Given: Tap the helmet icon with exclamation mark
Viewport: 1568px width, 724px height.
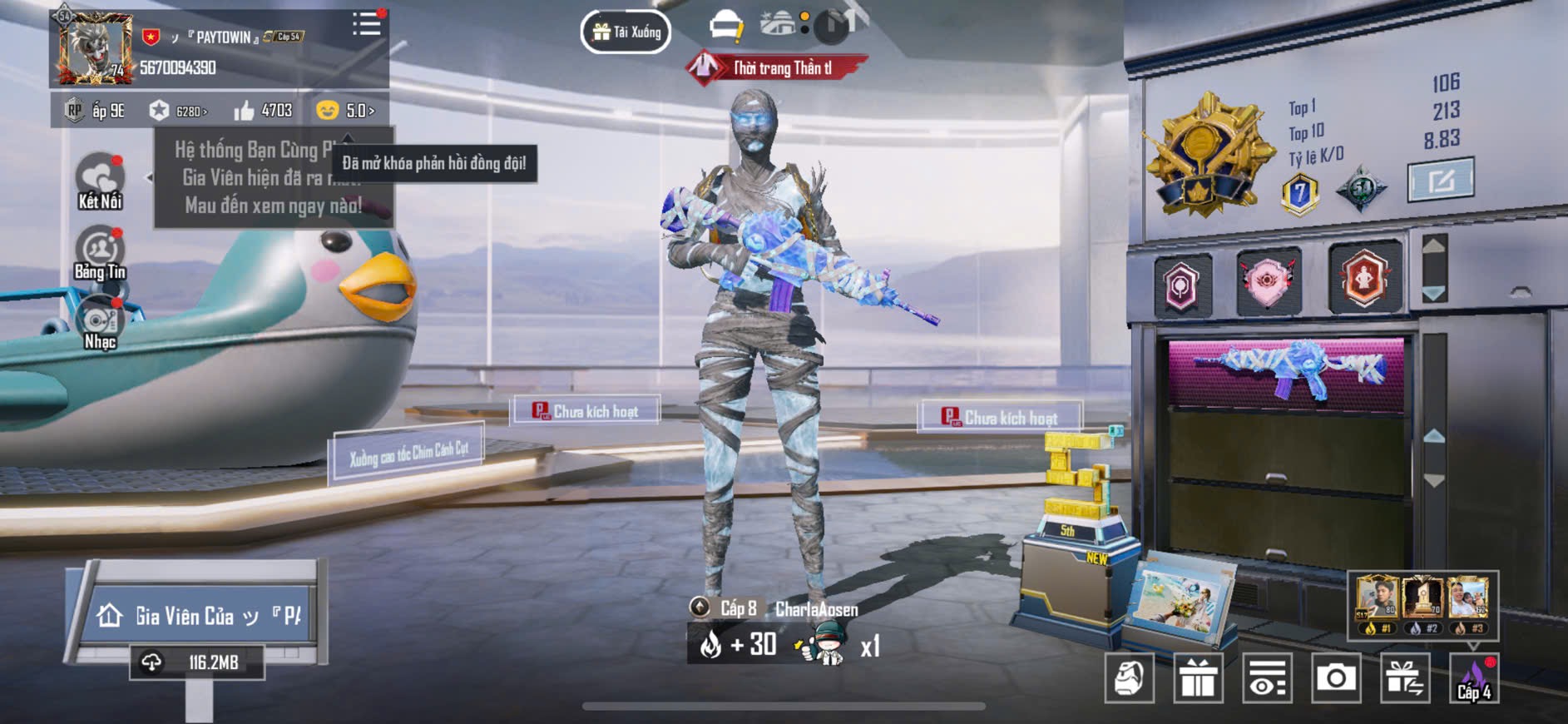Looking at the screenshot, I should pos(726,27).
